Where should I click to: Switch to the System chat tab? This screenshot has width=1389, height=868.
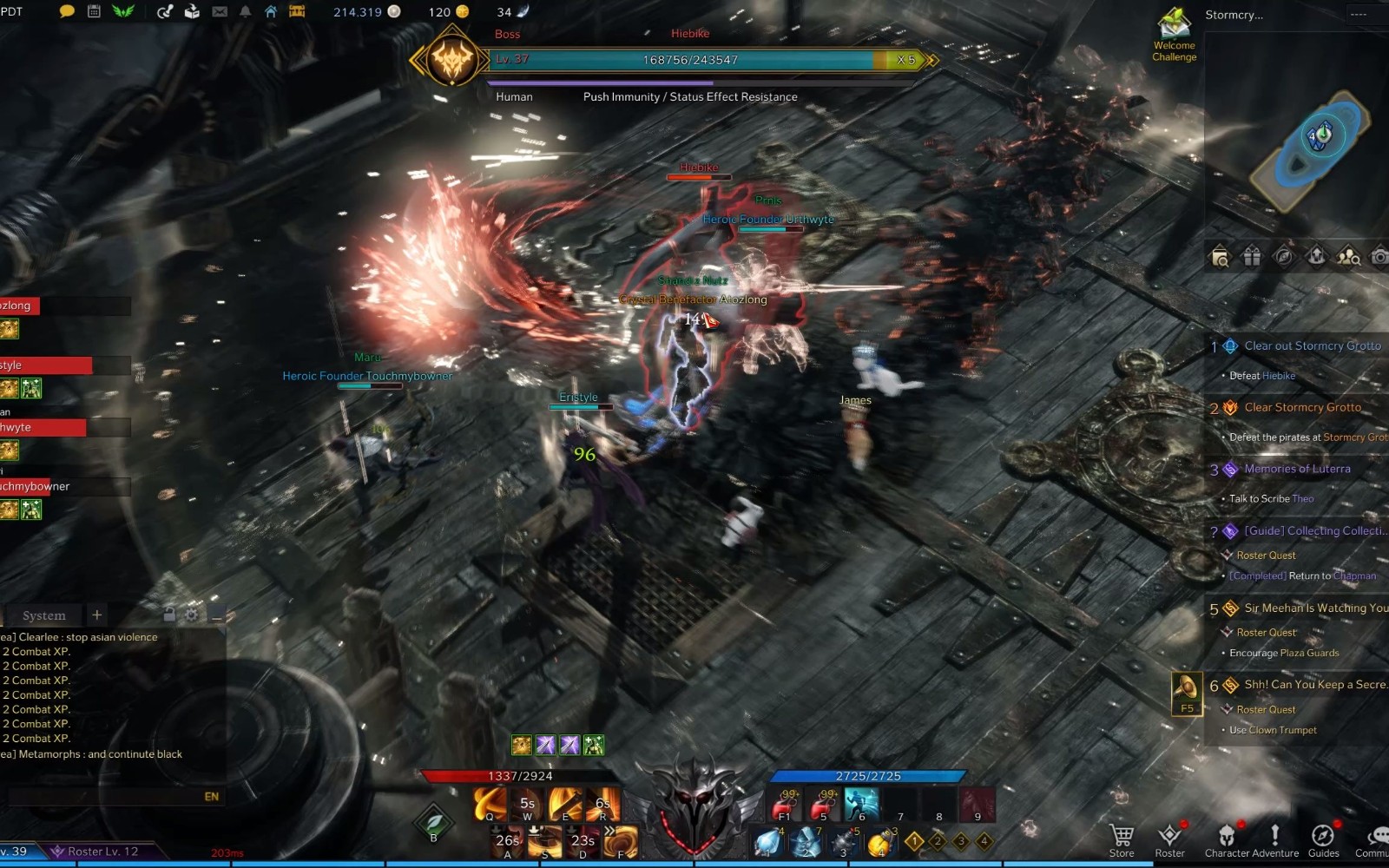pos(43,615)
